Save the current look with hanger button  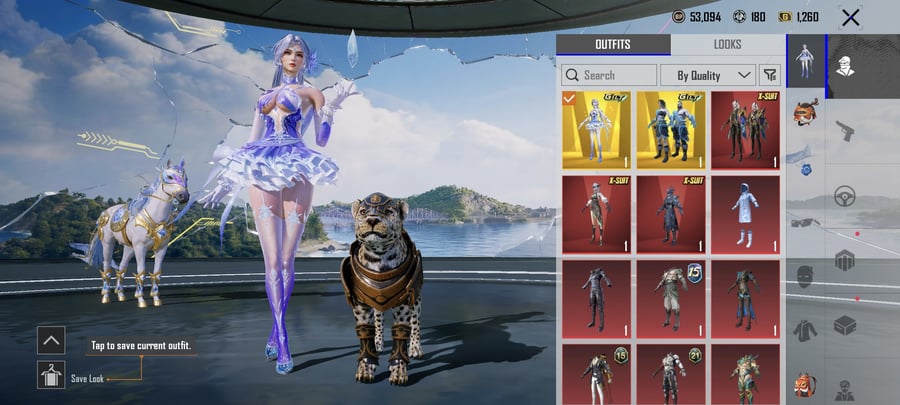pos(51,376)
